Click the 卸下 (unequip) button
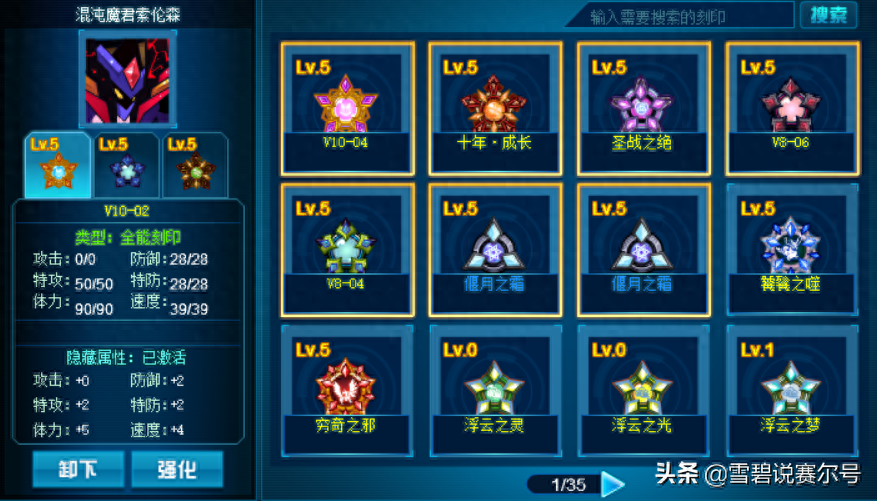 (x=78, y=468)
